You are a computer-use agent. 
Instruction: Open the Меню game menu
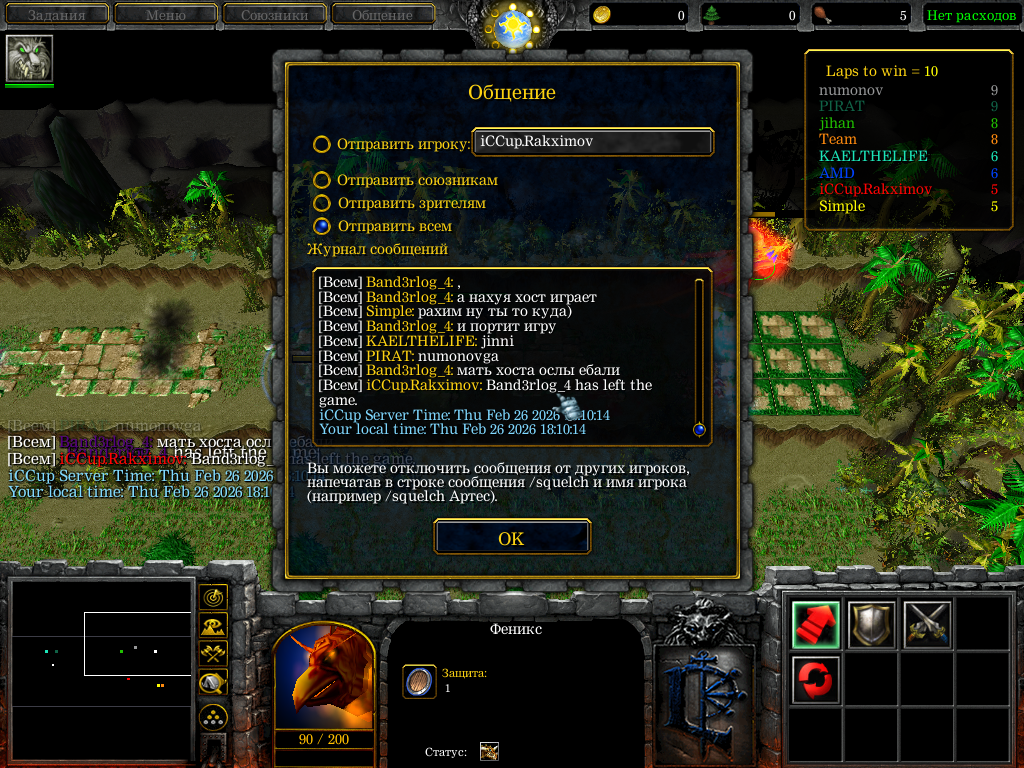coord(165,15)
